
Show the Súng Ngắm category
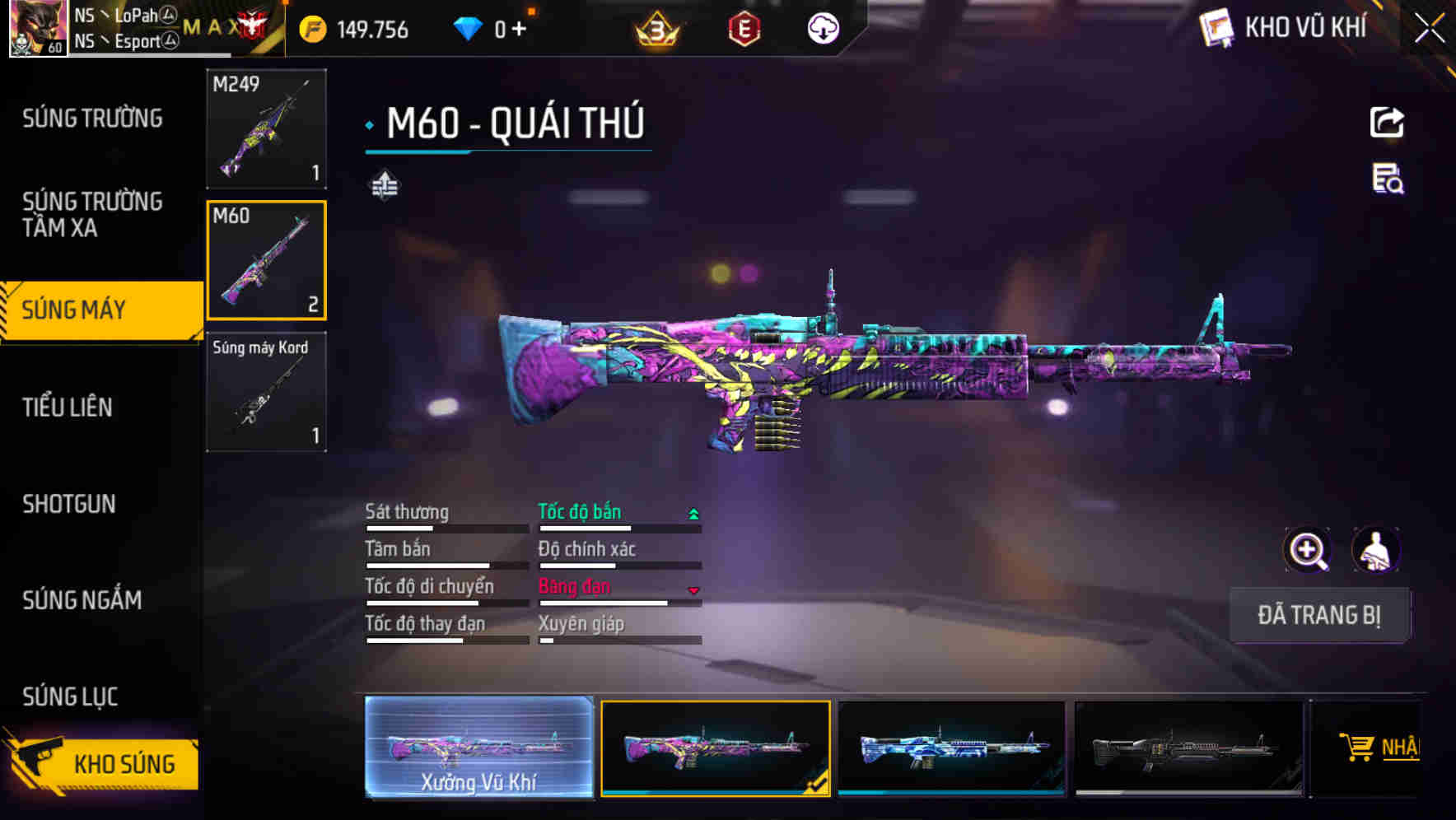(82, 600)
